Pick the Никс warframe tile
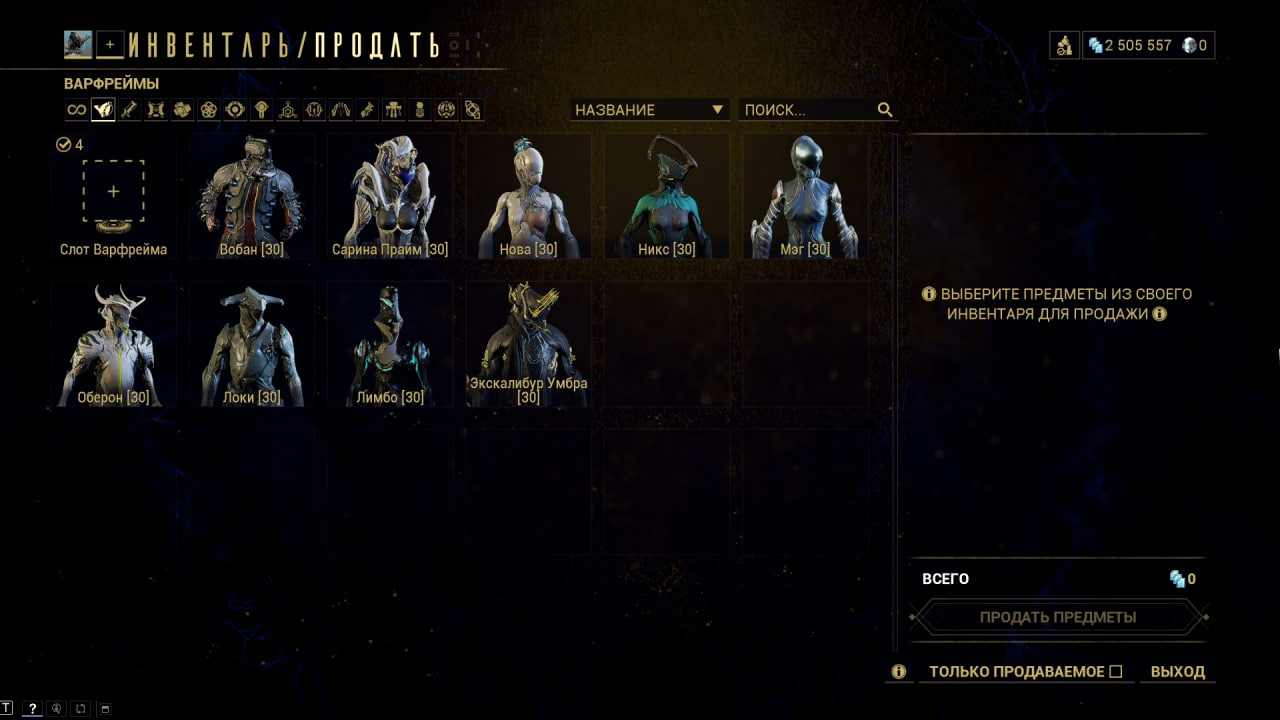1280x720 pixels. coord(666,197)
